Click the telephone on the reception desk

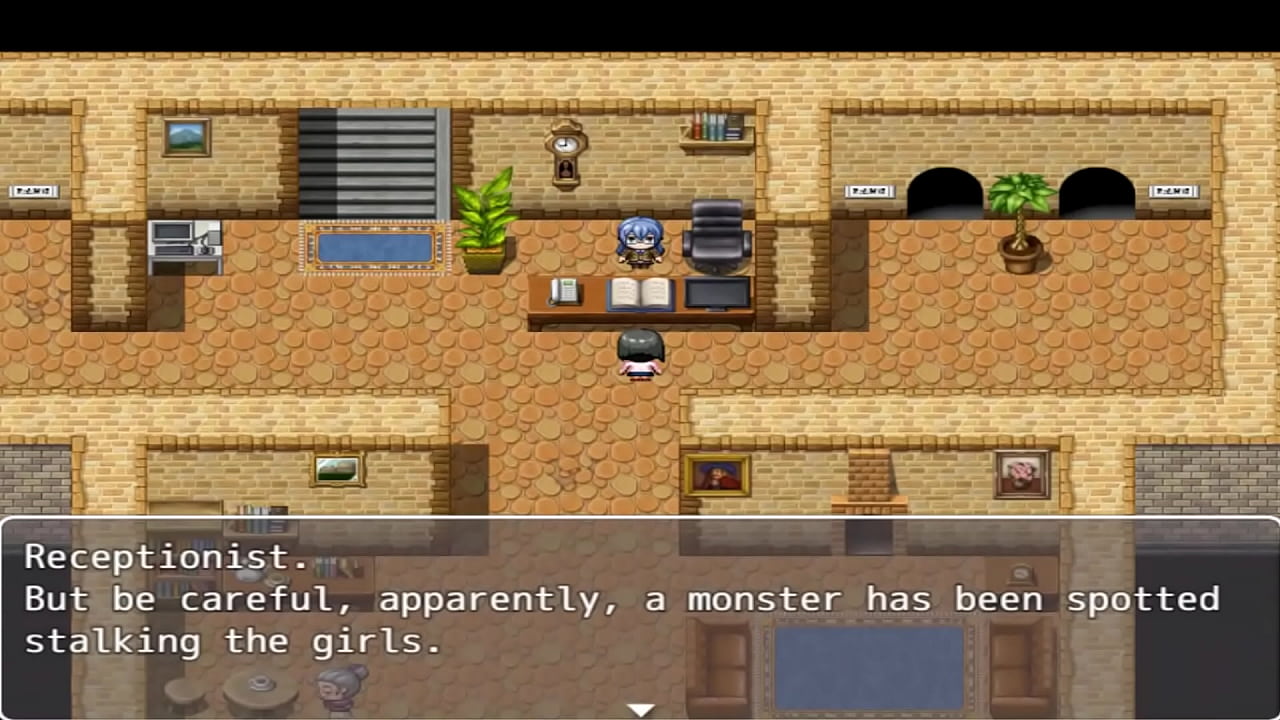click(x=562, y=292)
